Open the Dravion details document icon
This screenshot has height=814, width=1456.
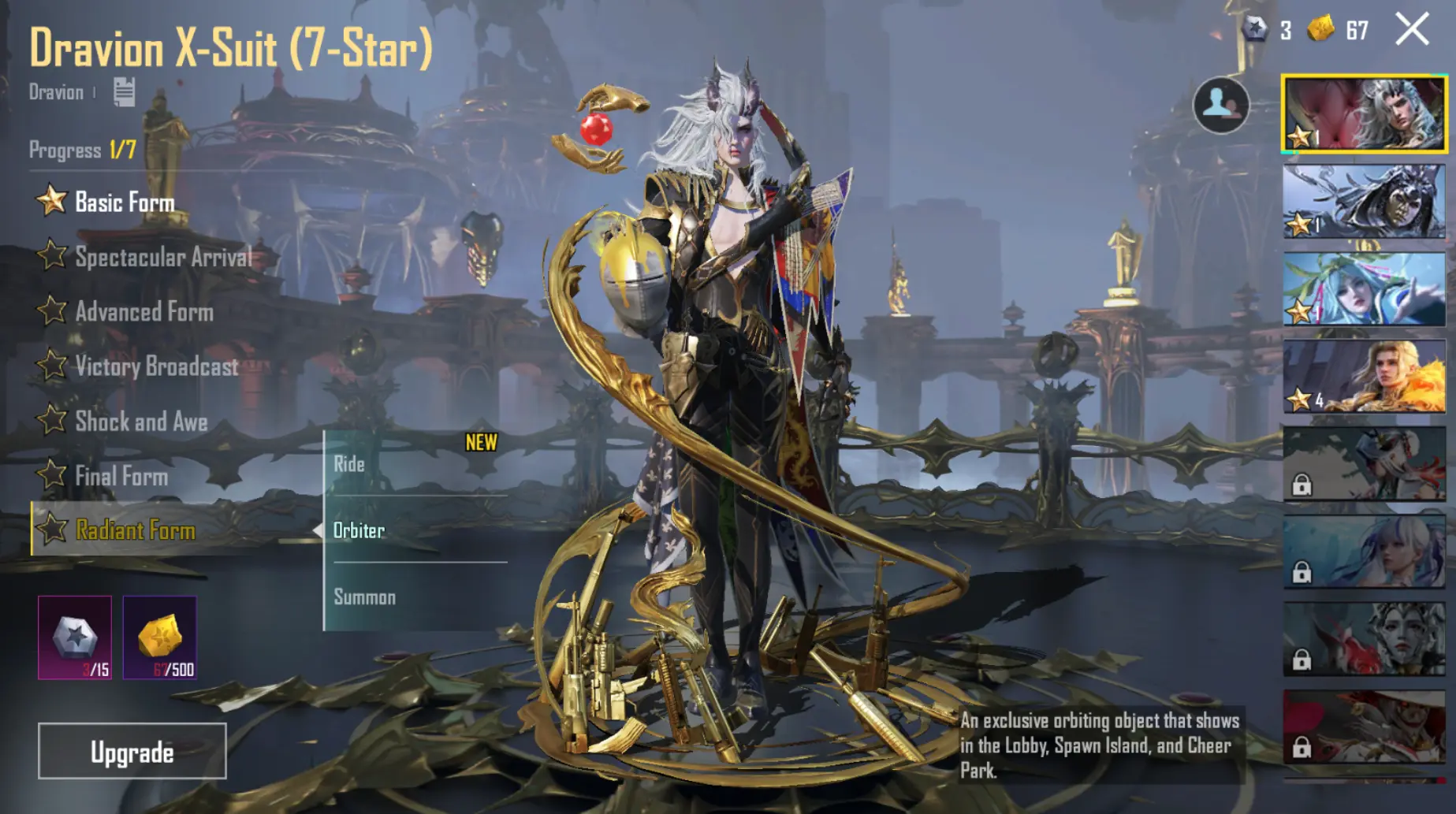(124, 92)
